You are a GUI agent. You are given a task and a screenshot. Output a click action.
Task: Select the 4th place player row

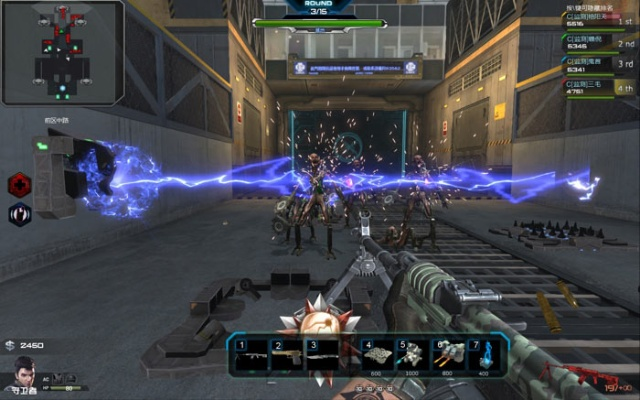[x=600, y=88]
